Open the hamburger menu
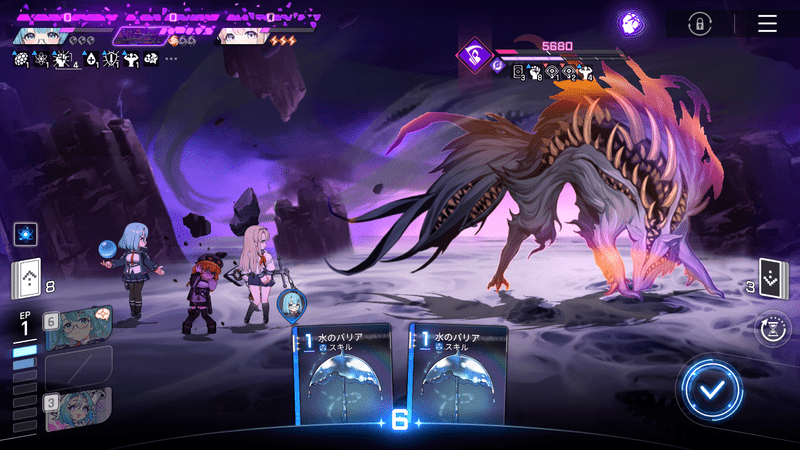 pos(767,24)
